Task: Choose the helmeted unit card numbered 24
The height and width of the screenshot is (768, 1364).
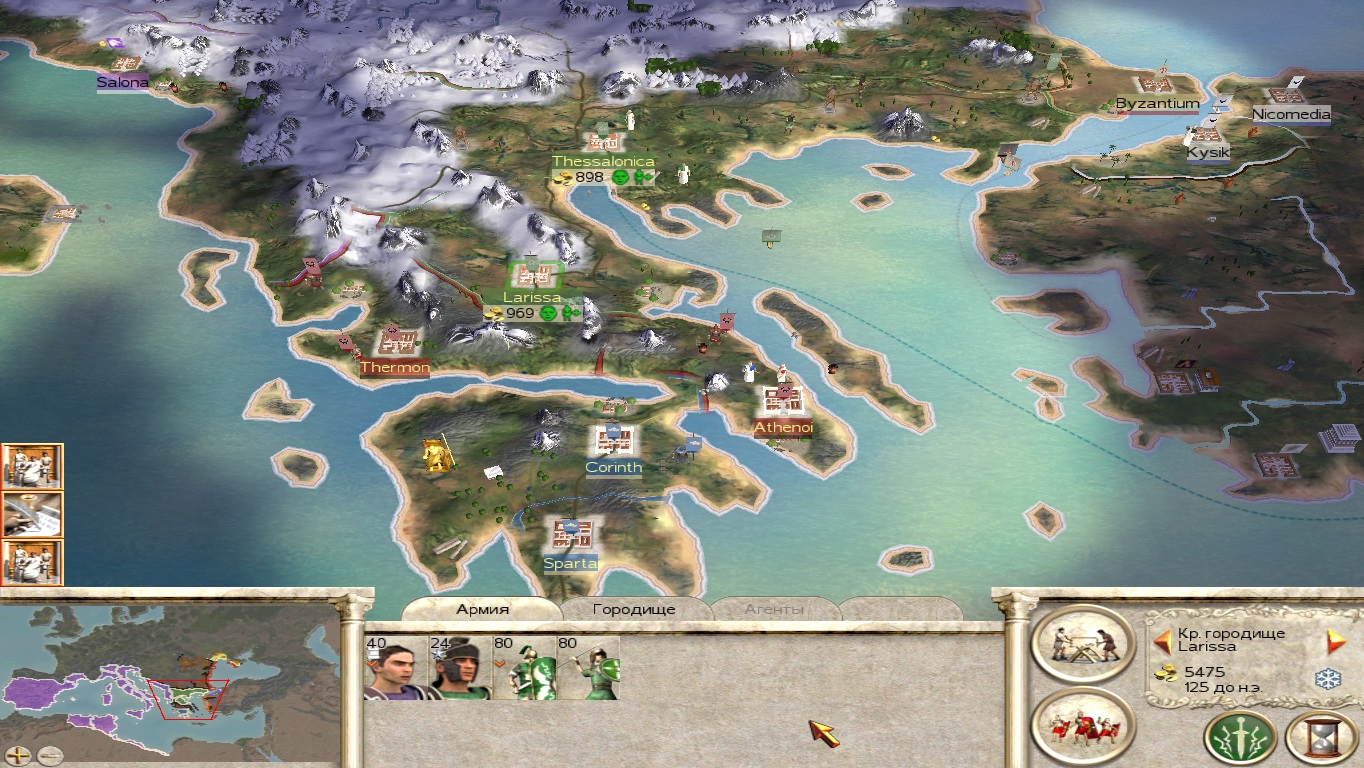Action: [459, 668]
